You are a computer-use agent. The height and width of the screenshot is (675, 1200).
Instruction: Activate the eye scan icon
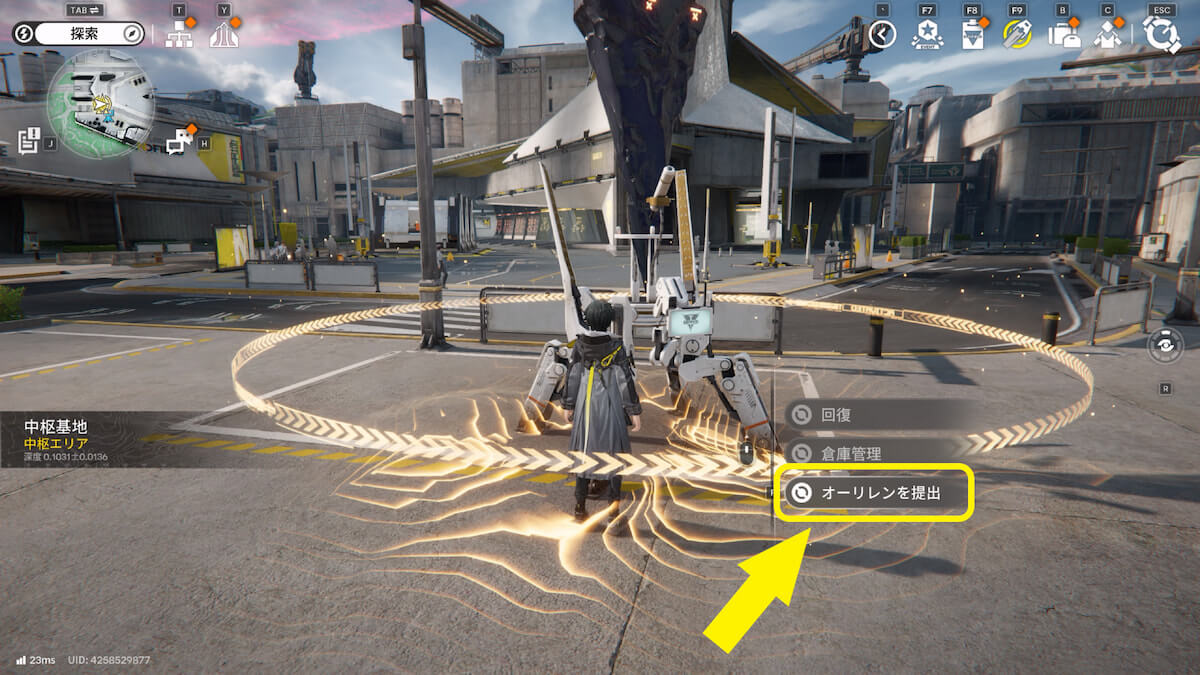point(1165,345)
